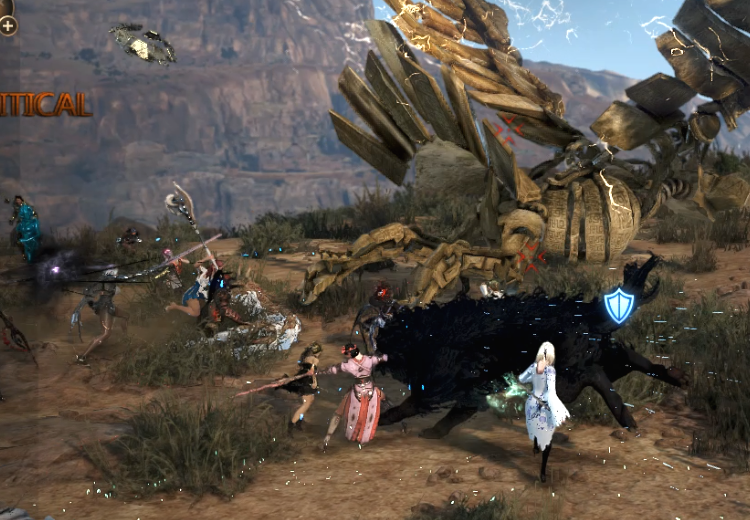The width and height of the screenshot is (750, 520).
Task: Click the round plus button
Action: coord(8,25)
